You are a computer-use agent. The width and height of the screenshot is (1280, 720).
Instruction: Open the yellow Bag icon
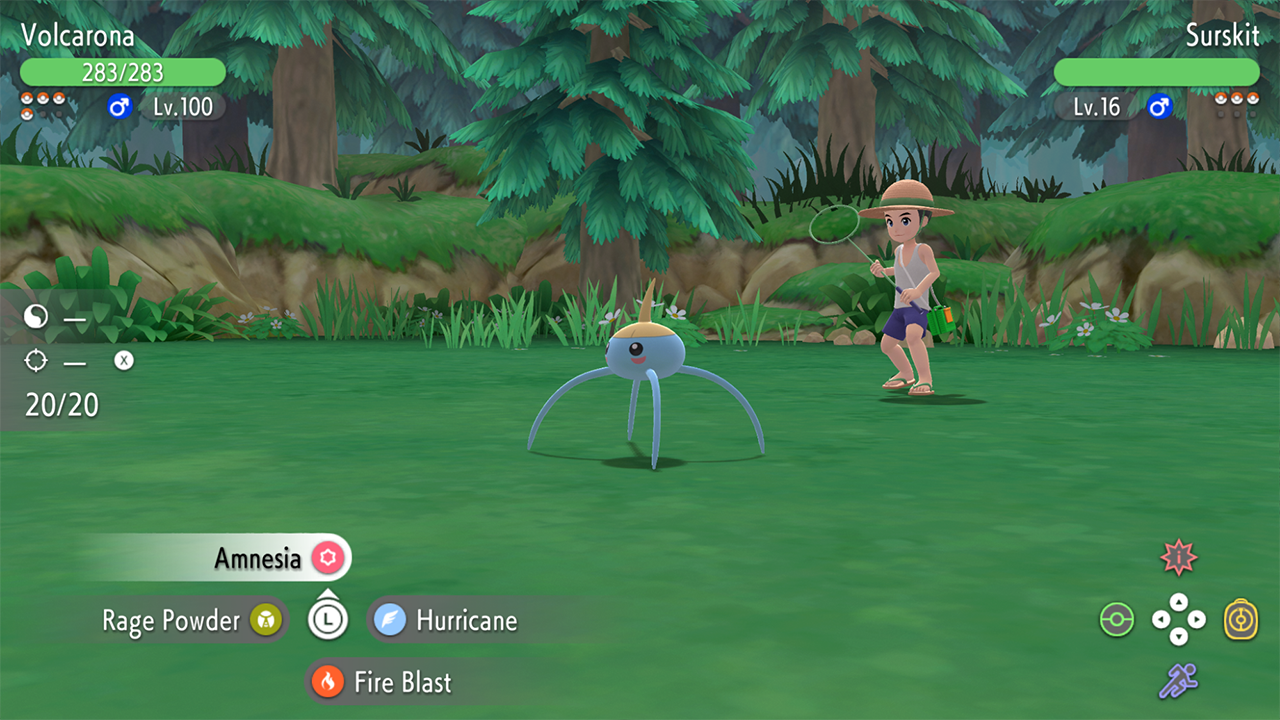coord(1241,620)
